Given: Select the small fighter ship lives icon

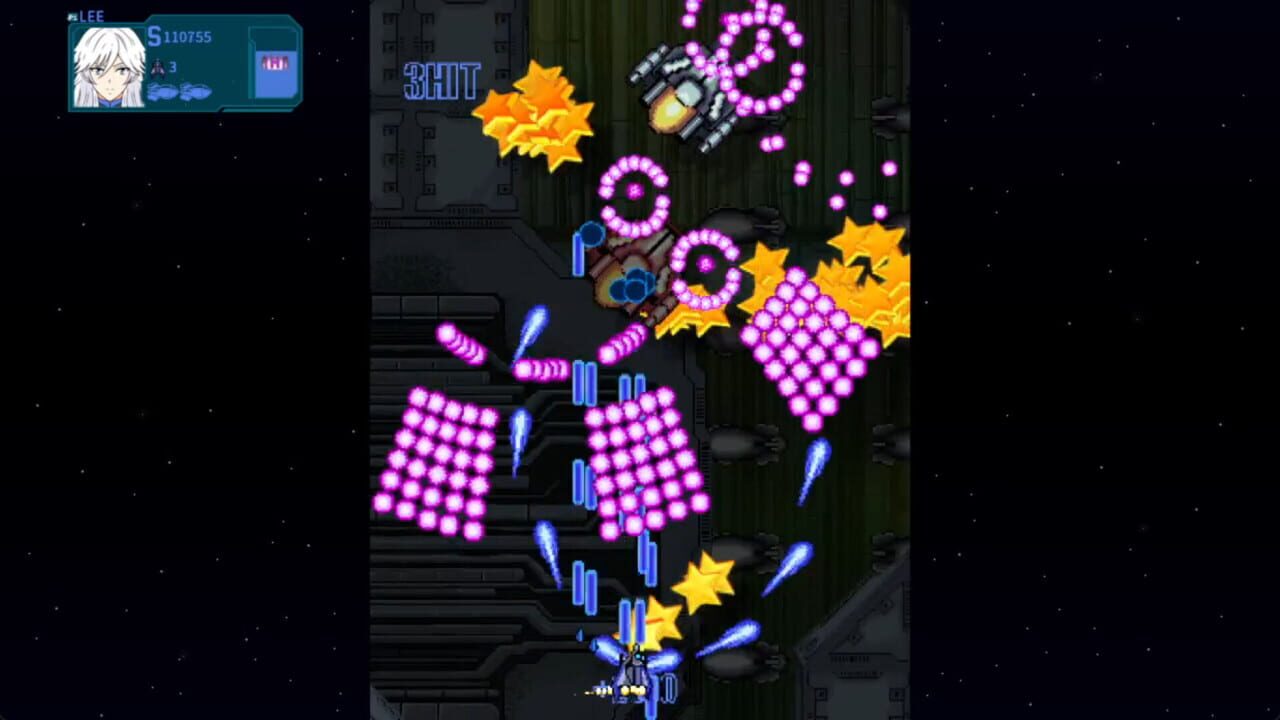Looking at the screenshot, I should pyautogui.click(x=158, y=68).
